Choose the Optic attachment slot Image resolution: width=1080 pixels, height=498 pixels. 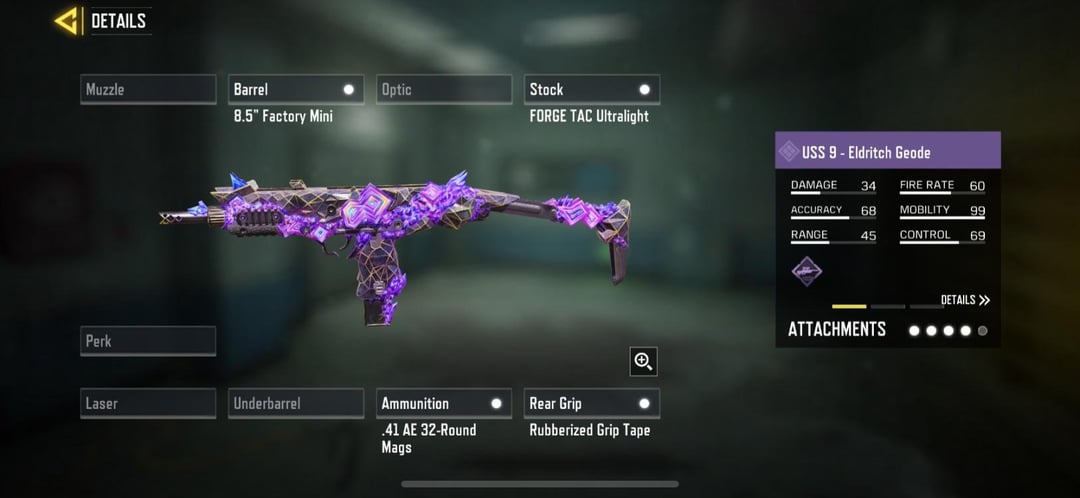(x=444, y=90)
